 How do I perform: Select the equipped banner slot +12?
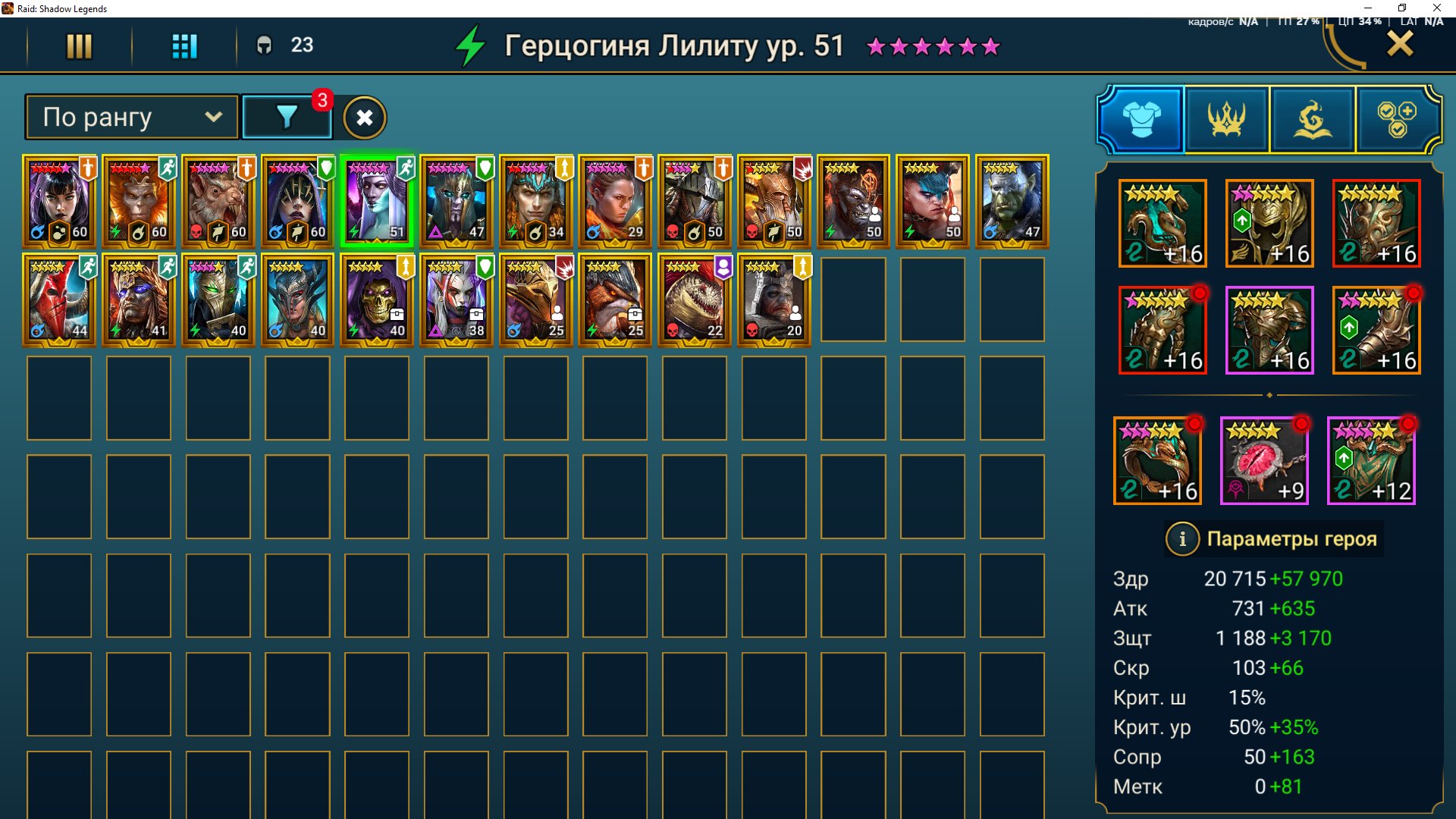click(x=1371, y=461)
